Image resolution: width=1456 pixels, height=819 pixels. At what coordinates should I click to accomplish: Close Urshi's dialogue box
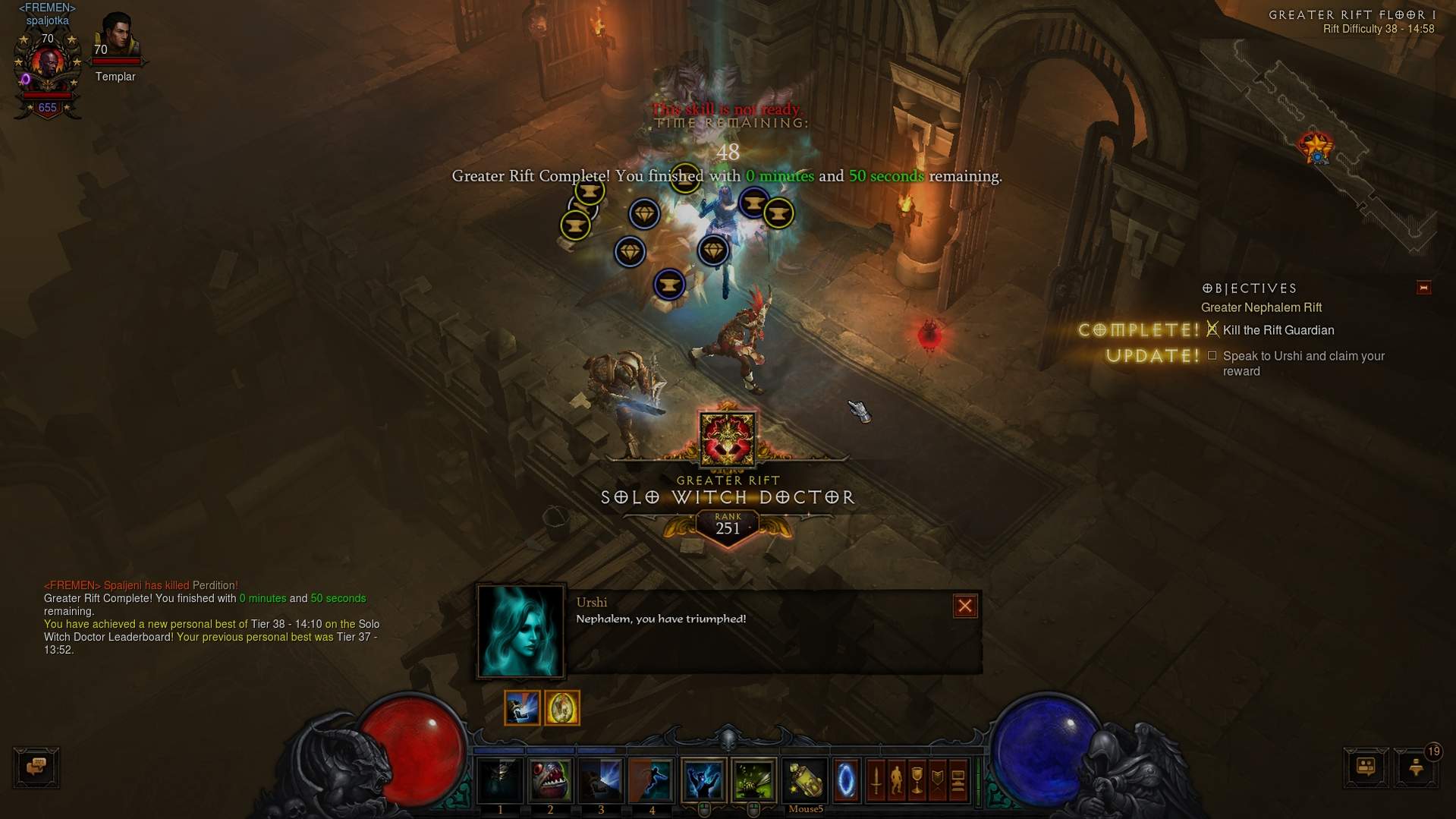964,606
